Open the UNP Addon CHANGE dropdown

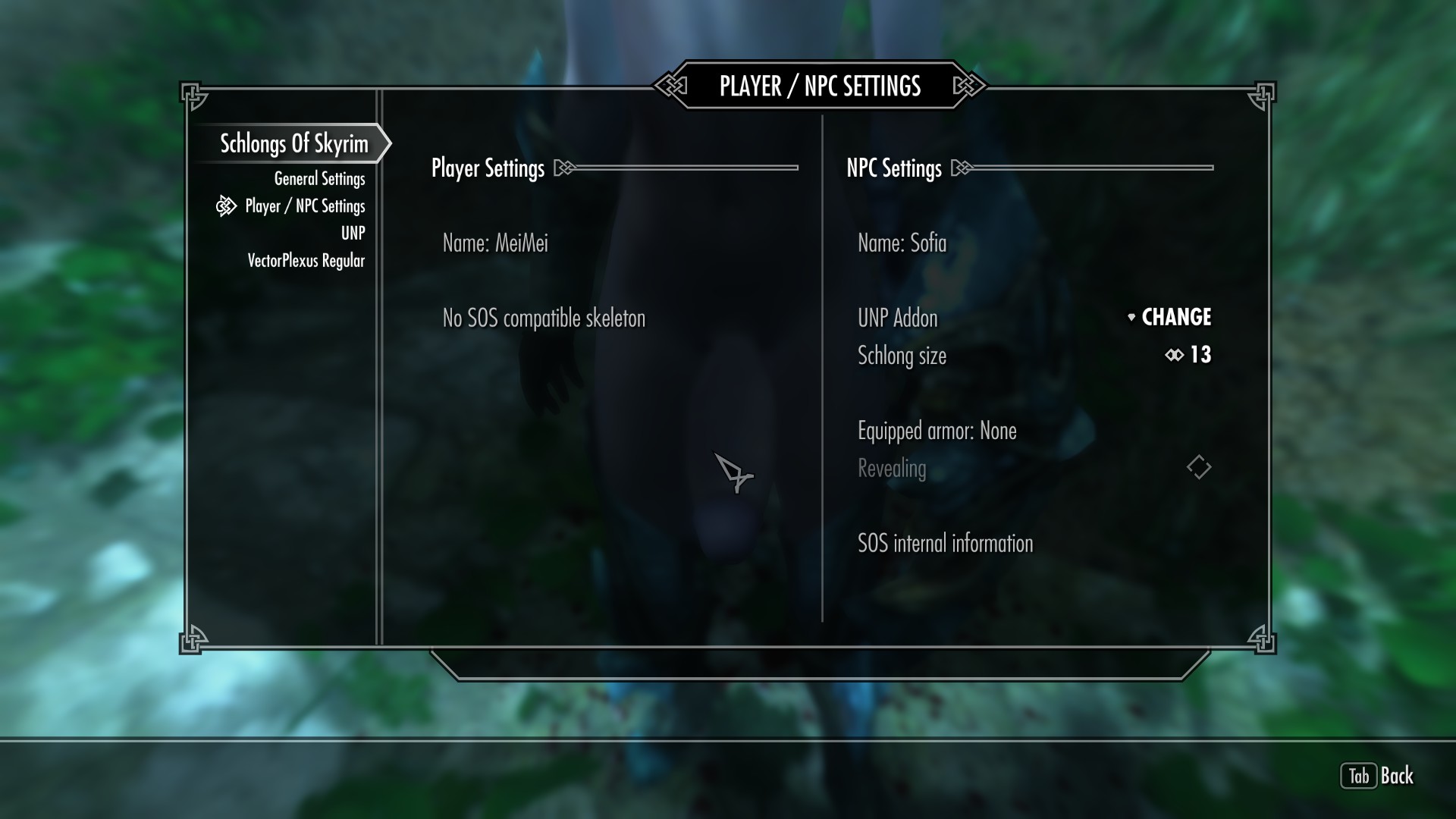[1169, 317]
